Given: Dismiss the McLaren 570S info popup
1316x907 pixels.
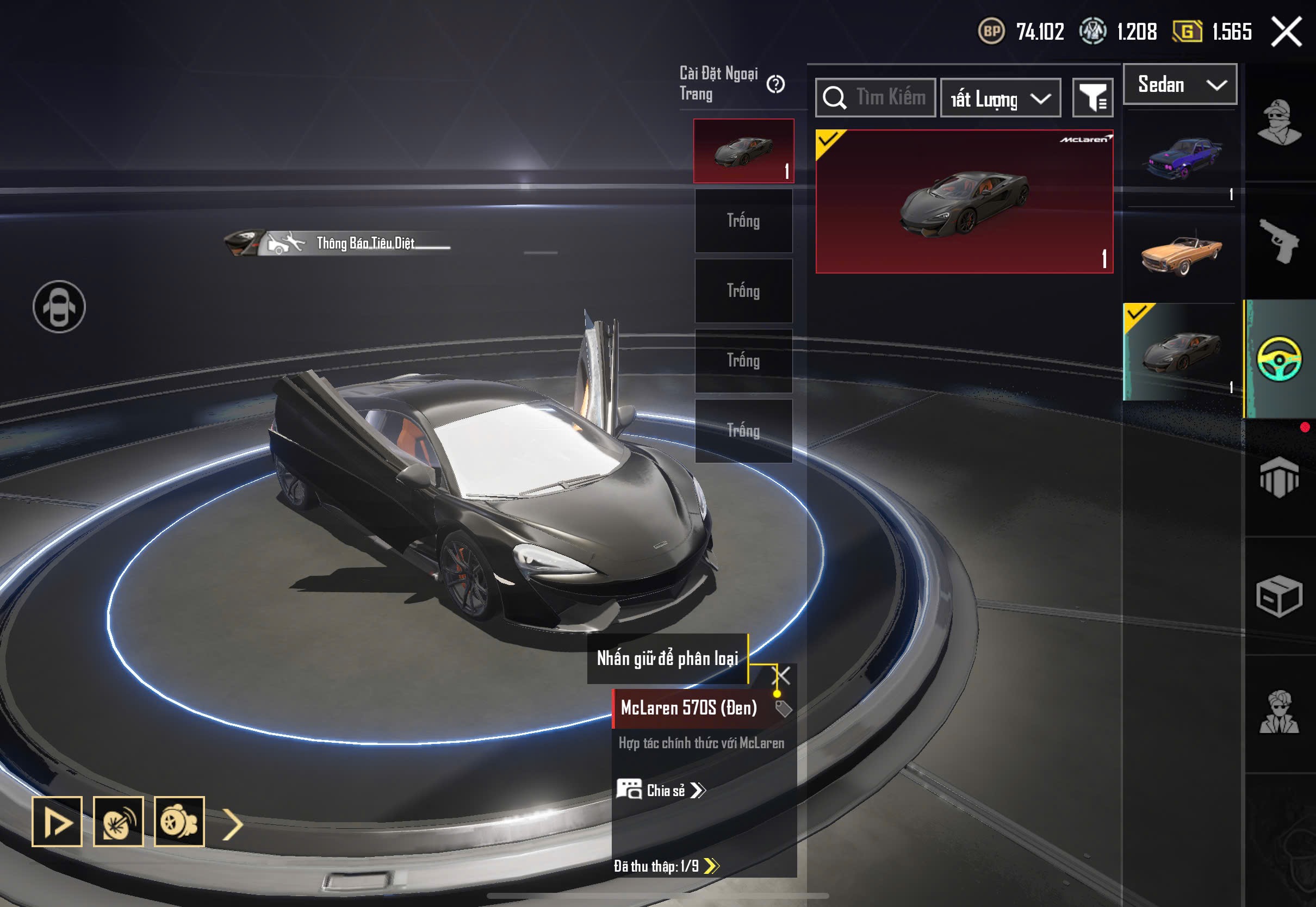Looking at the screenshot, I should pos(783,676).
